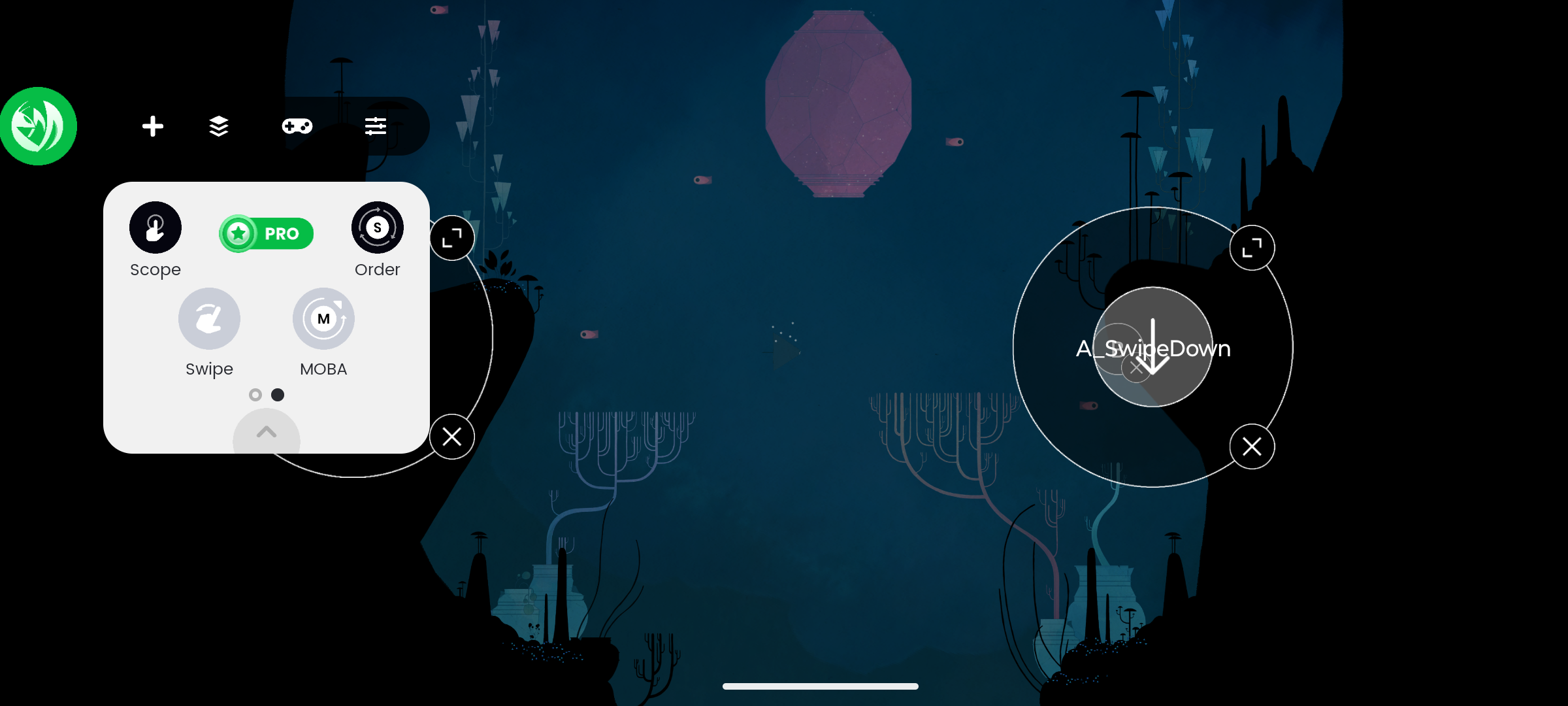
Task: Open the mapping layers icon in top toolbar
Action: tap(218, 126)
